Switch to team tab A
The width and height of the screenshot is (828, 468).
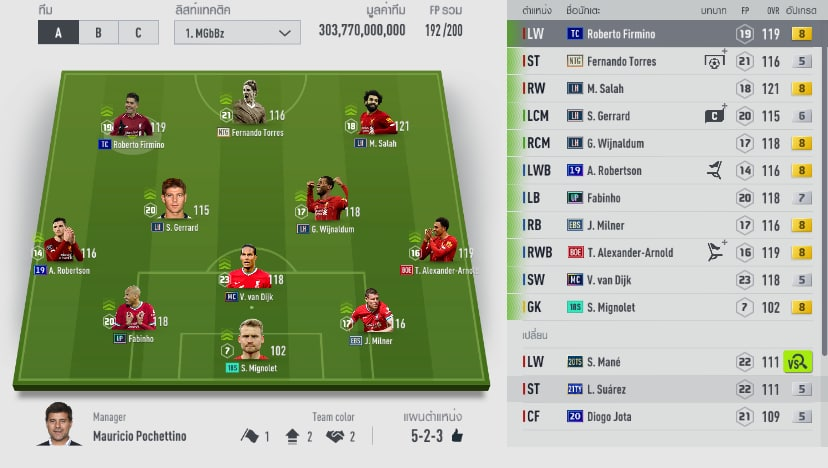58,31
